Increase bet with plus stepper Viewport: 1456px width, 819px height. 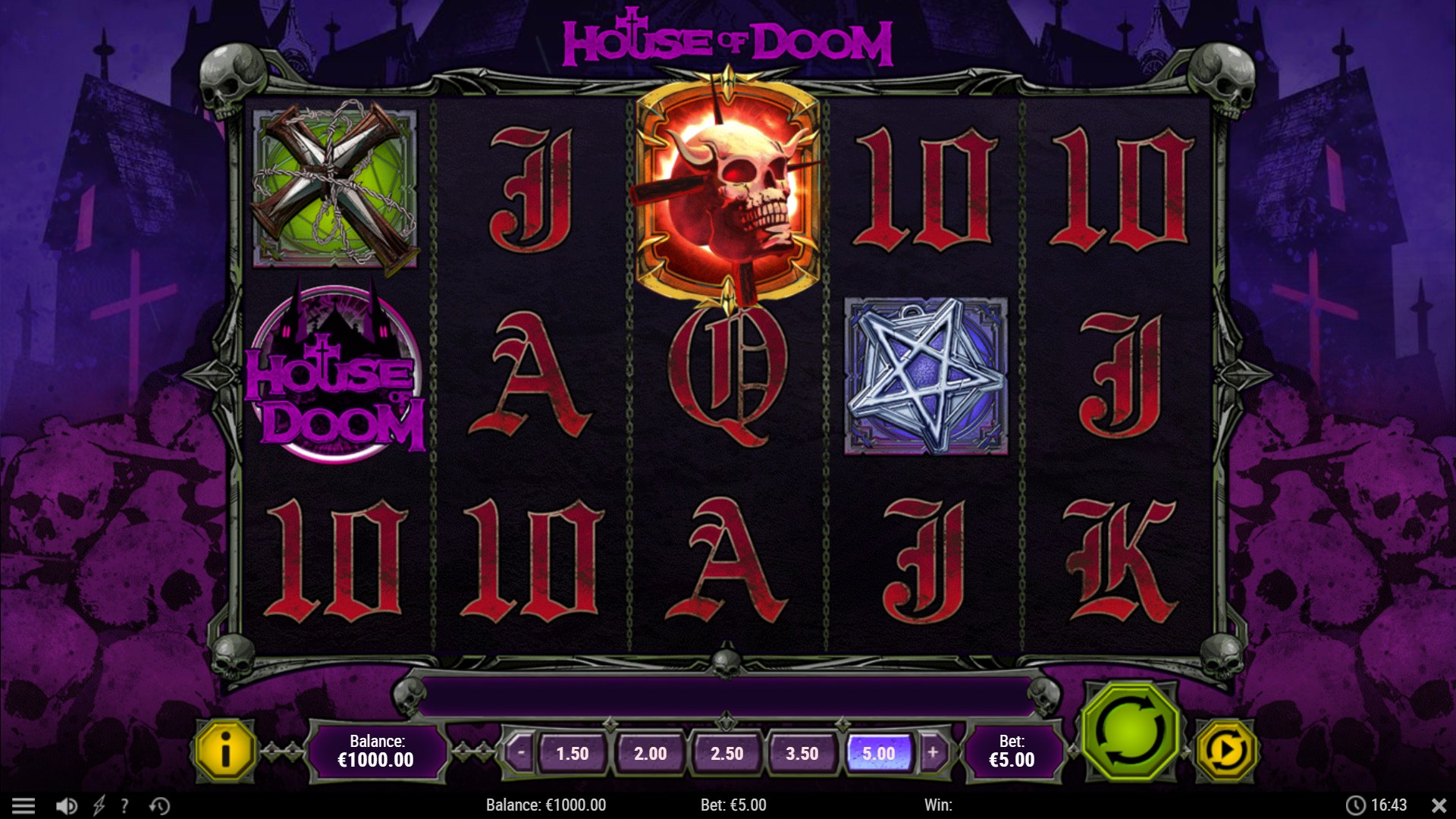click(930, 753)
